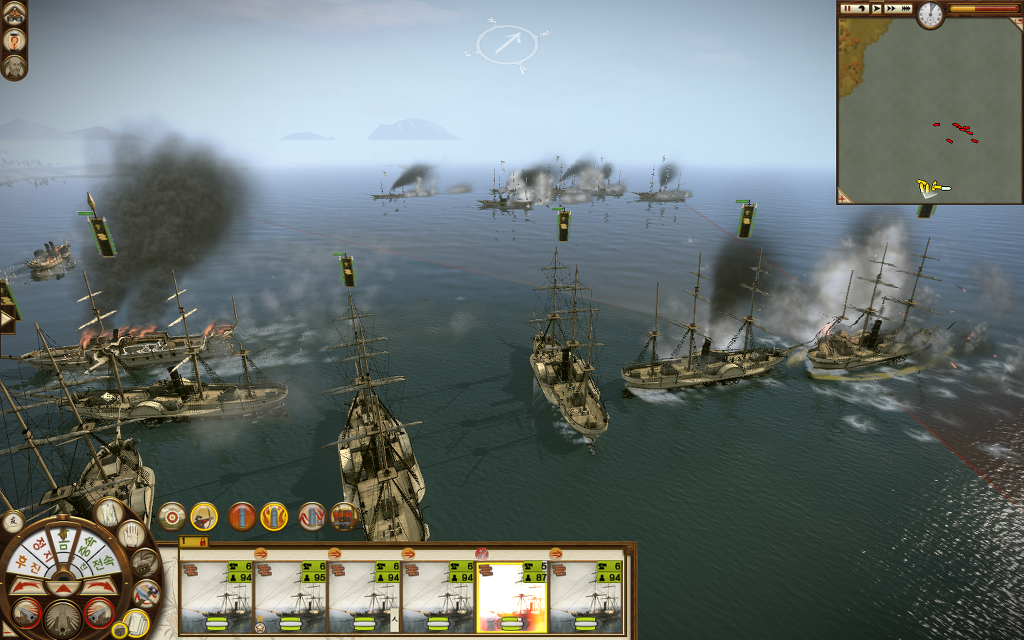1024x640 pixels.
Task: Switch to the fastest triple-arrow speed
Action: (905, 8)
